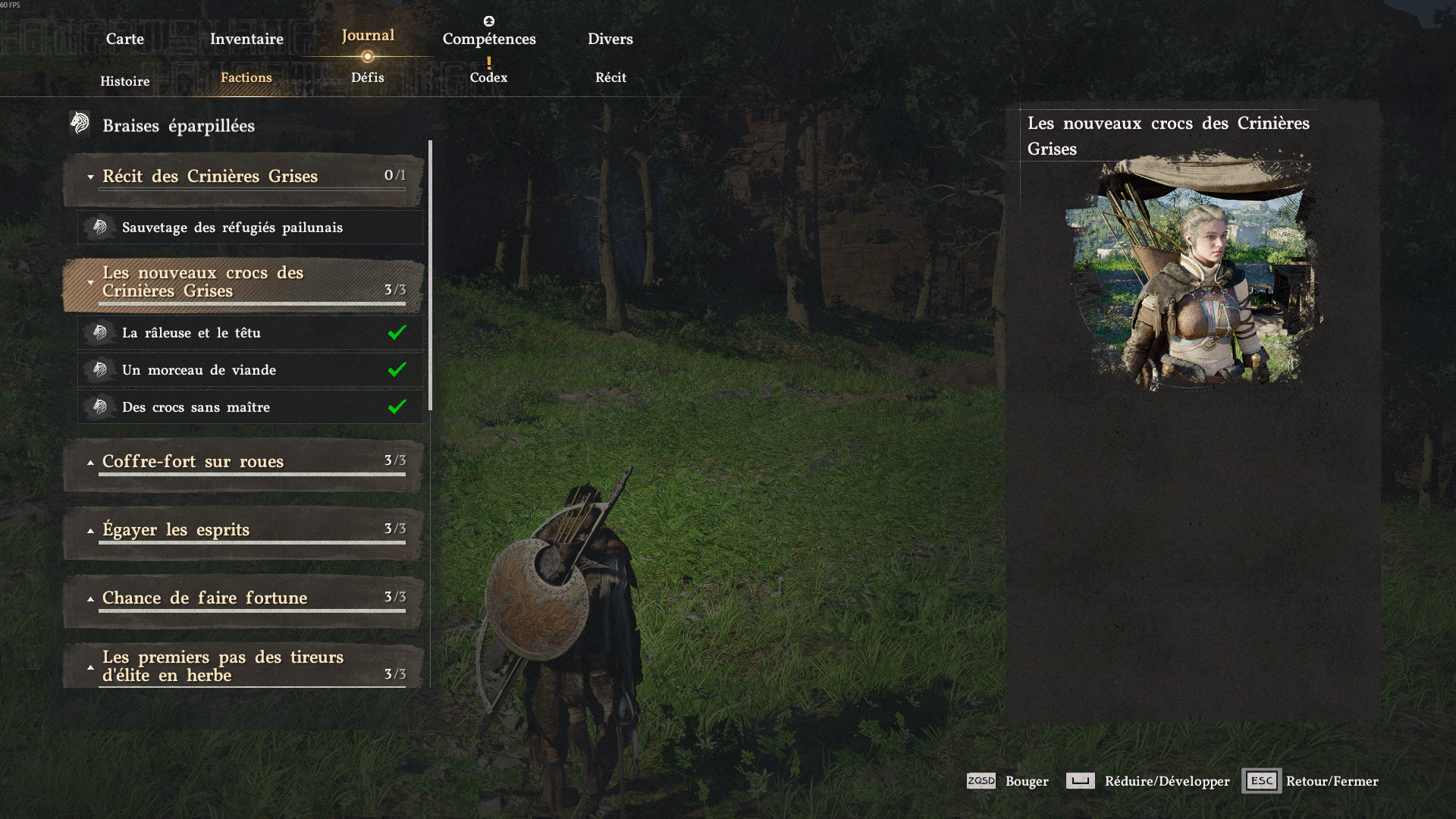This screenshot has height=819, width=1456.
Task: Expand the Chance de faire fortune group
Action: [x=243, y=598]
